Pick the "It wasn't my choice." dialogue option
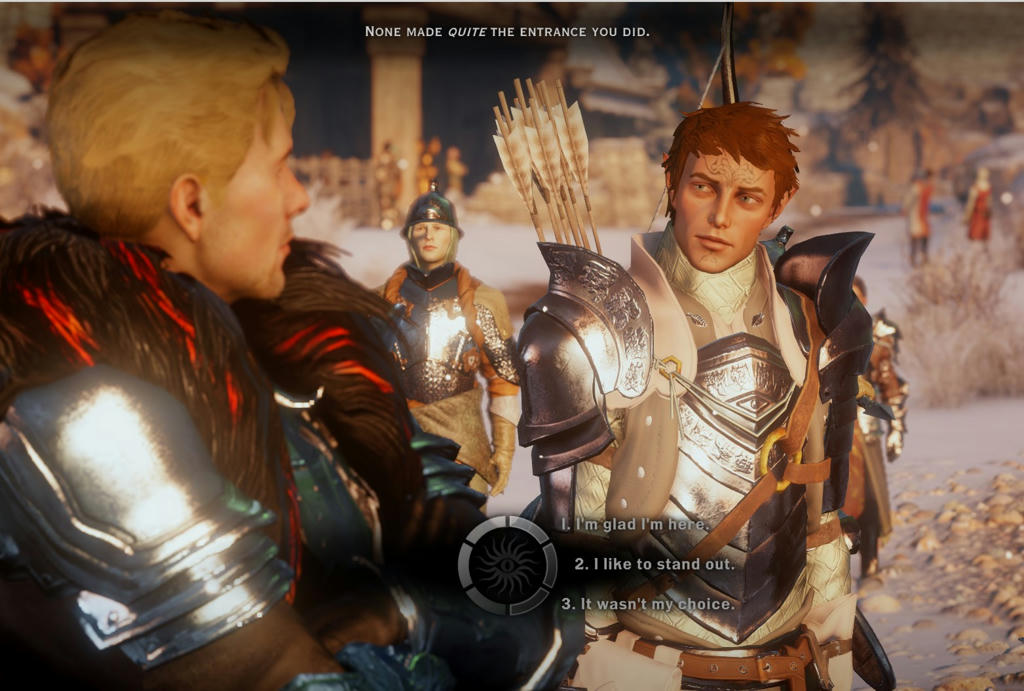This screenshot has height=691, width=1024. [x=647, y=604]
